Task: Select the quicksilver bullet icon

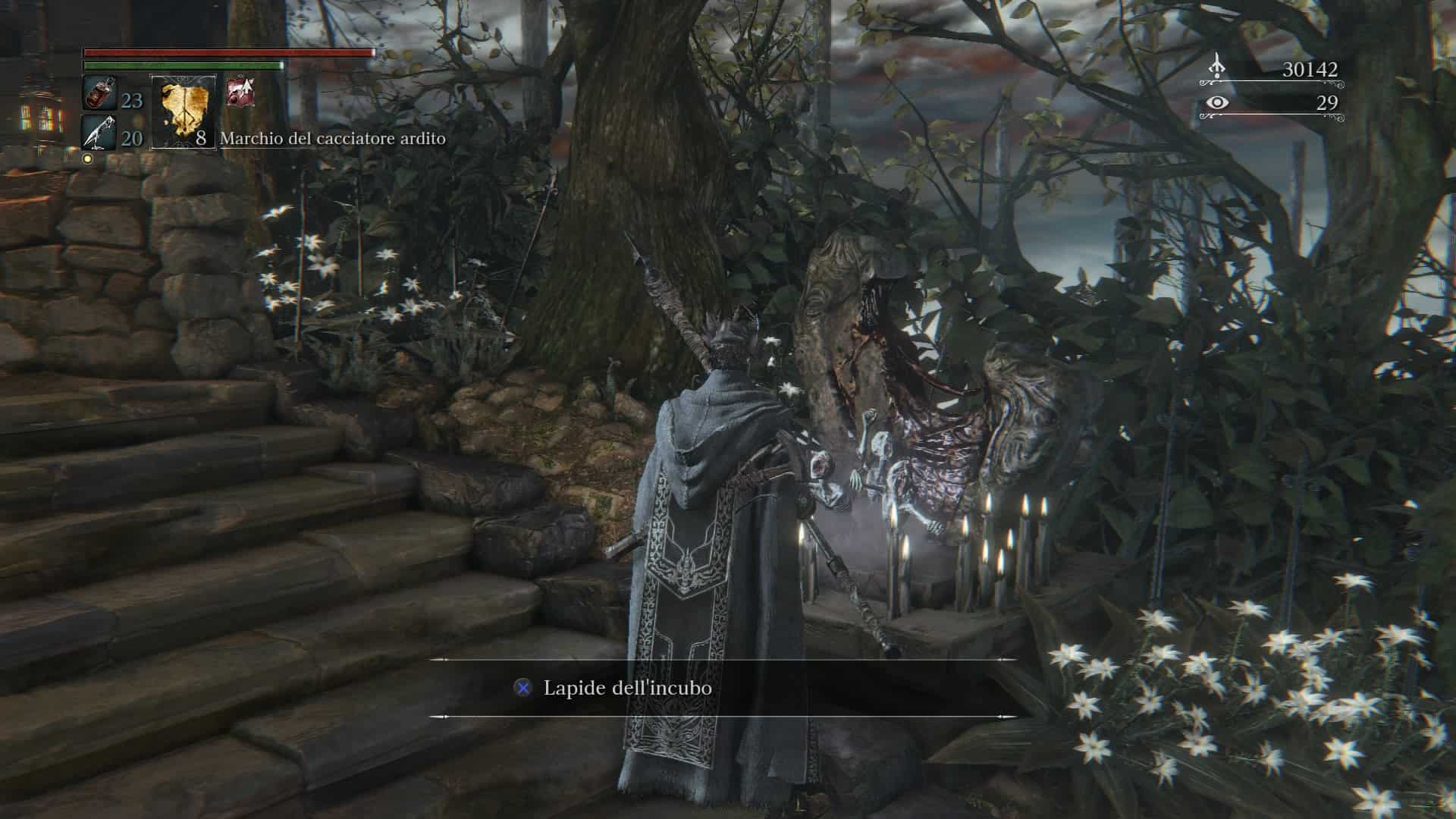Action: (x=99, y=132)
